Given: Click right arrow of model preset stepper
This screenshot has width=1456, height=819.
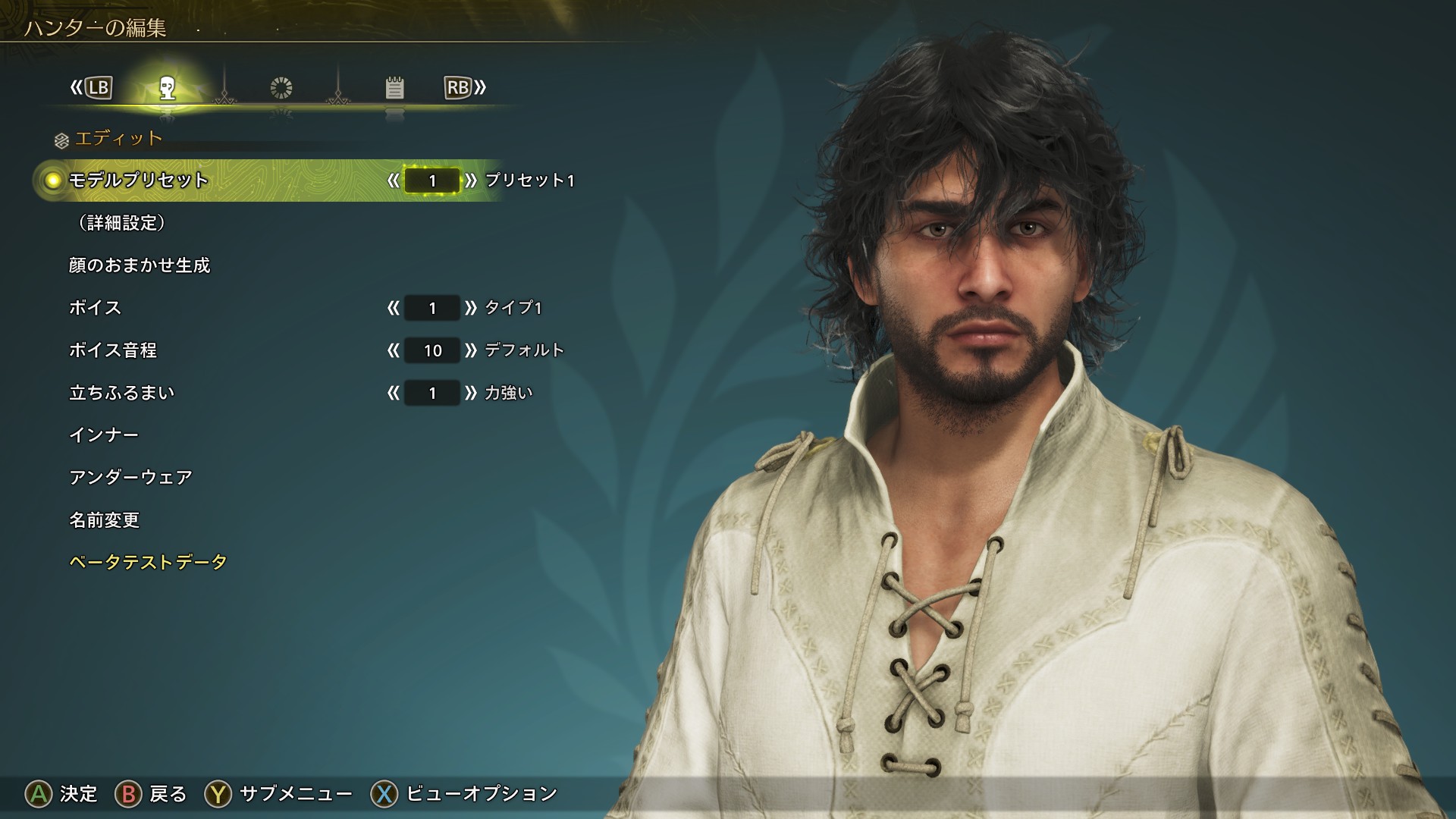Looking at the screenshot, I should coord(471,180).
